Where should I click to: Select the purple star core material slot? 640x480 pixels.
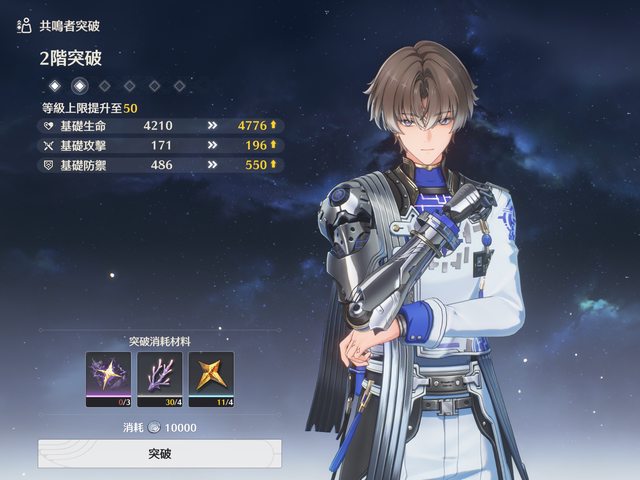tap(108, 378)
